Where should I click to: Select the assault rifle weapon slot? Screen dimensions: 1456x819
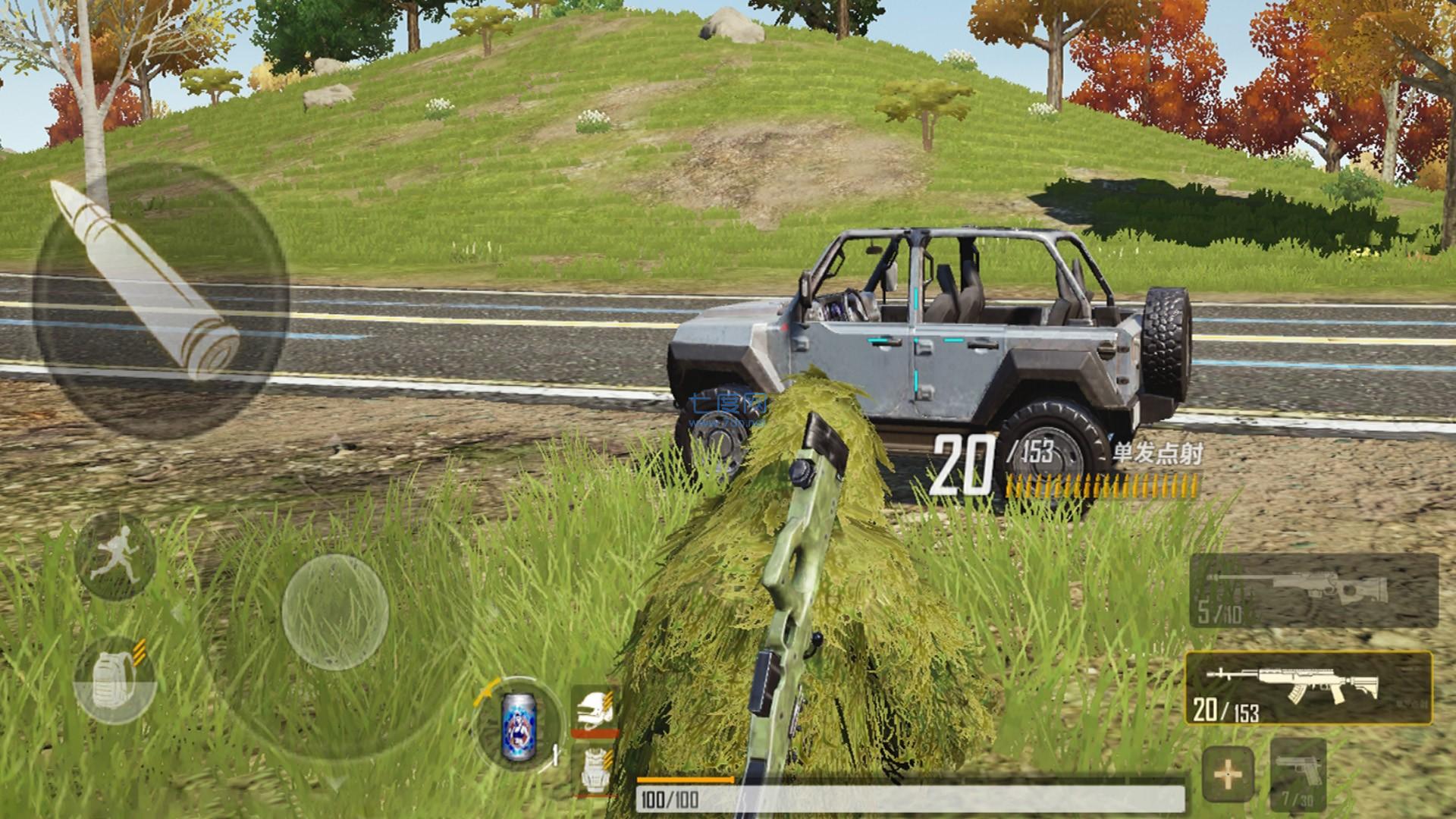pyautogui.click(x=1308, y=688)
